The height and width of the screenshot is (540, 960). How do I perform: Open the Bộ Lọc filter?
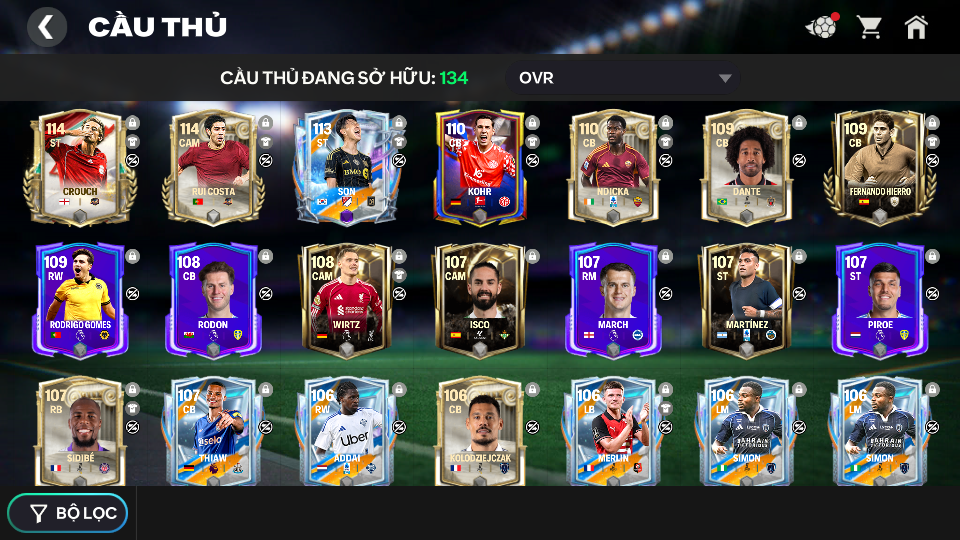pyautogui.click(x=68, y=513)
